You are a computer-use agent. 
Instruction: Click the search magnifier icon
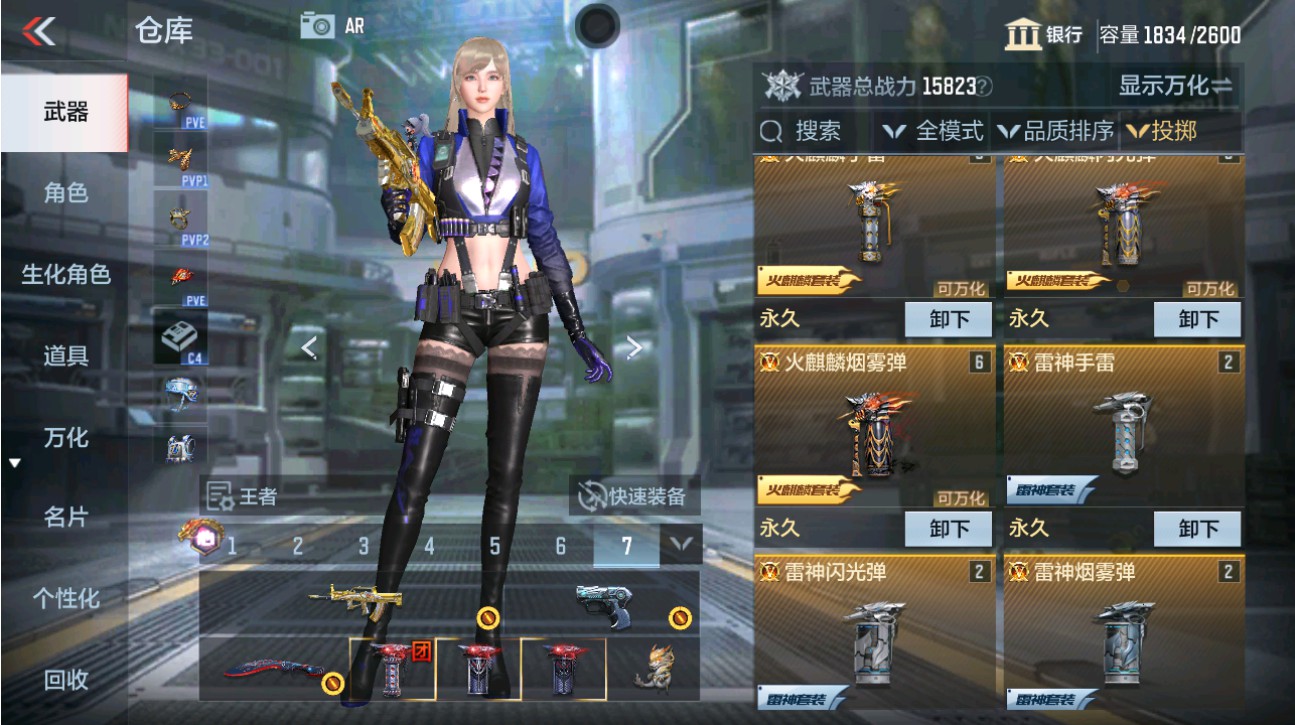(x=771, y=130)
